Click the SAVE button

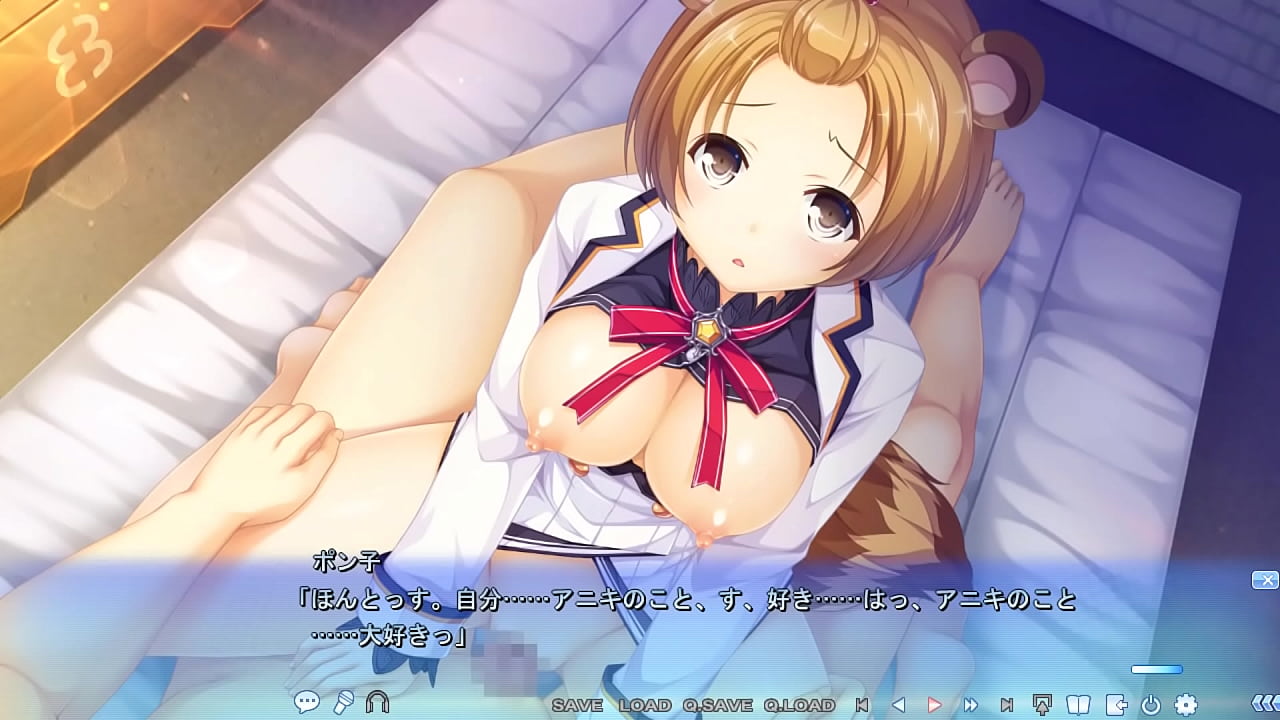tap(577, 705)
